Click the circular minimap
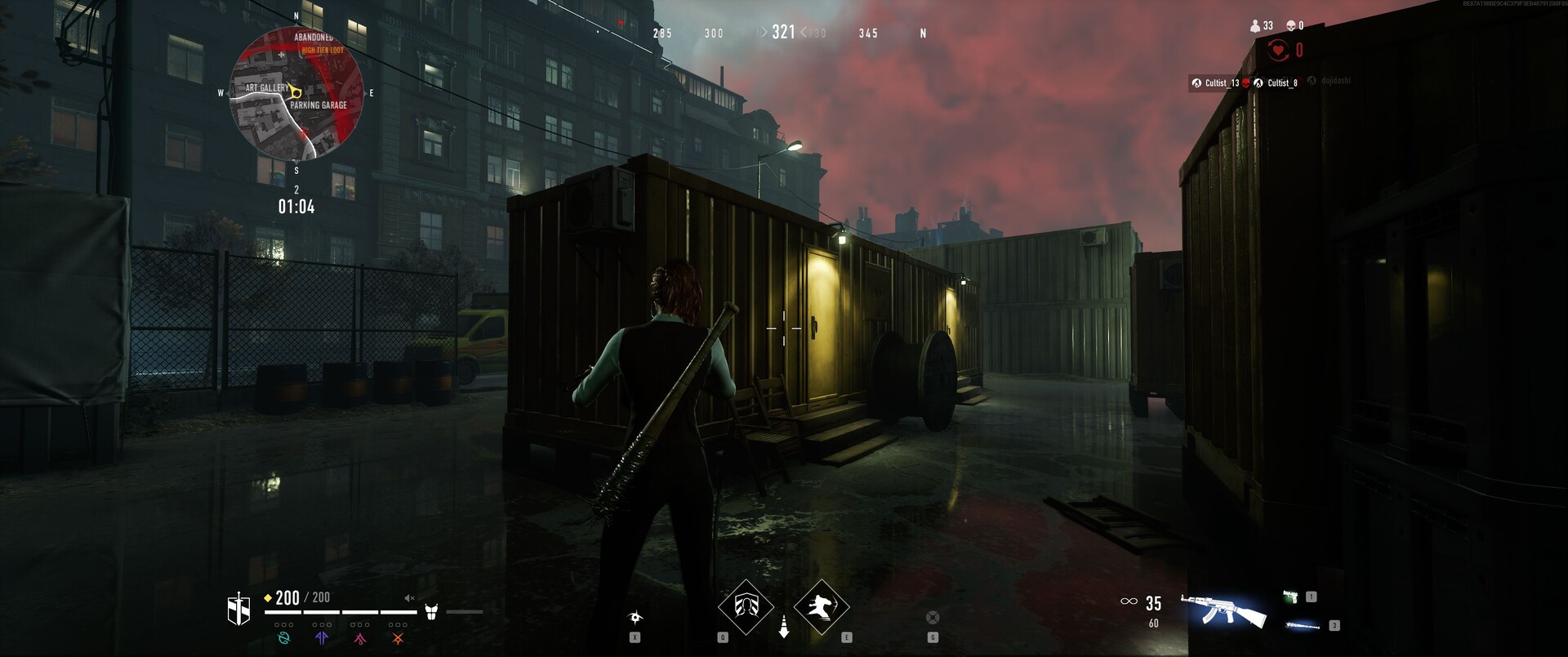Viewport: 1568px width, 657px height. click(x=296, y=94)
